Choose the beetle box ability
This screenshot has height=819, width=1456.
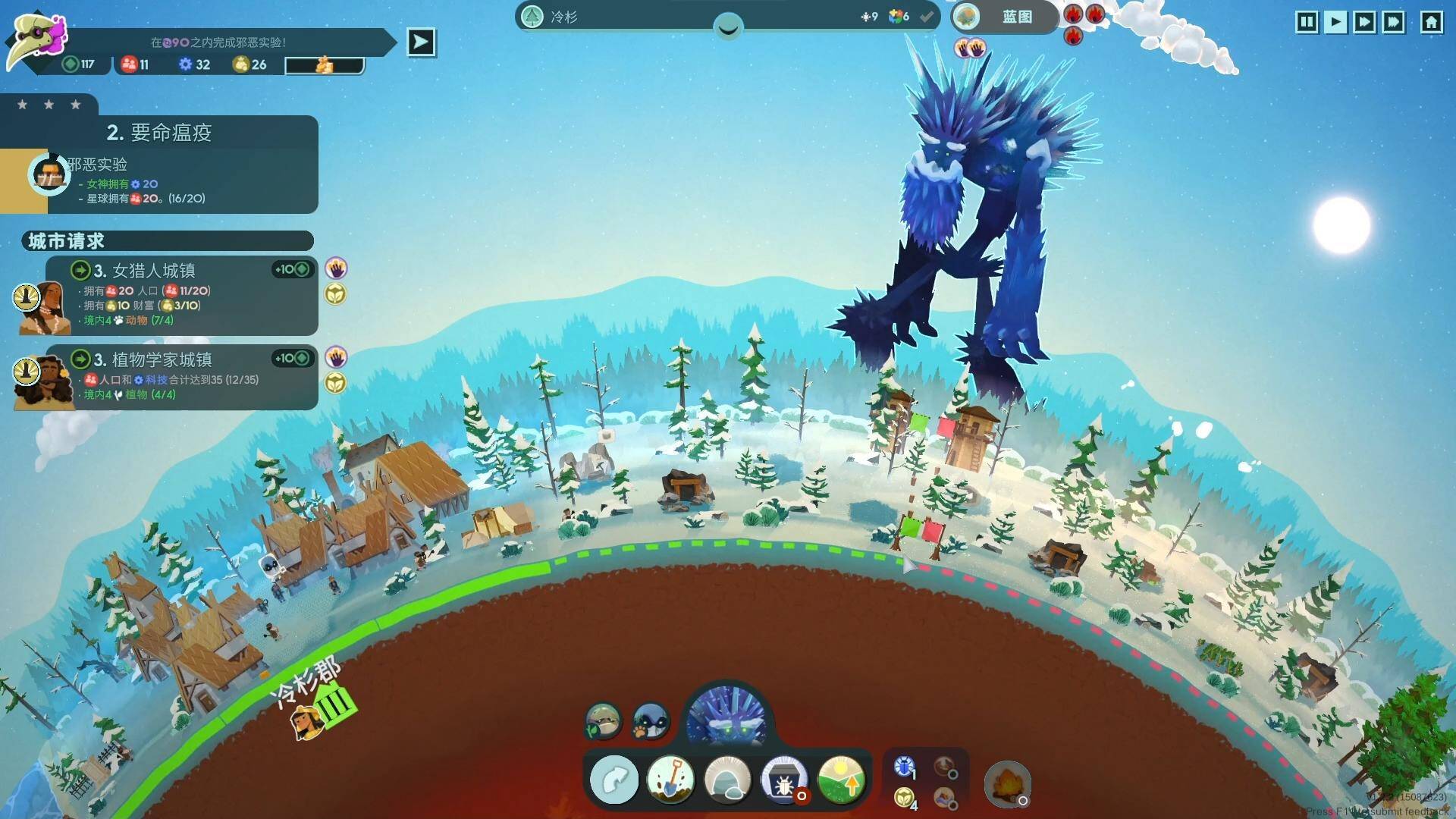coord(784,780)
